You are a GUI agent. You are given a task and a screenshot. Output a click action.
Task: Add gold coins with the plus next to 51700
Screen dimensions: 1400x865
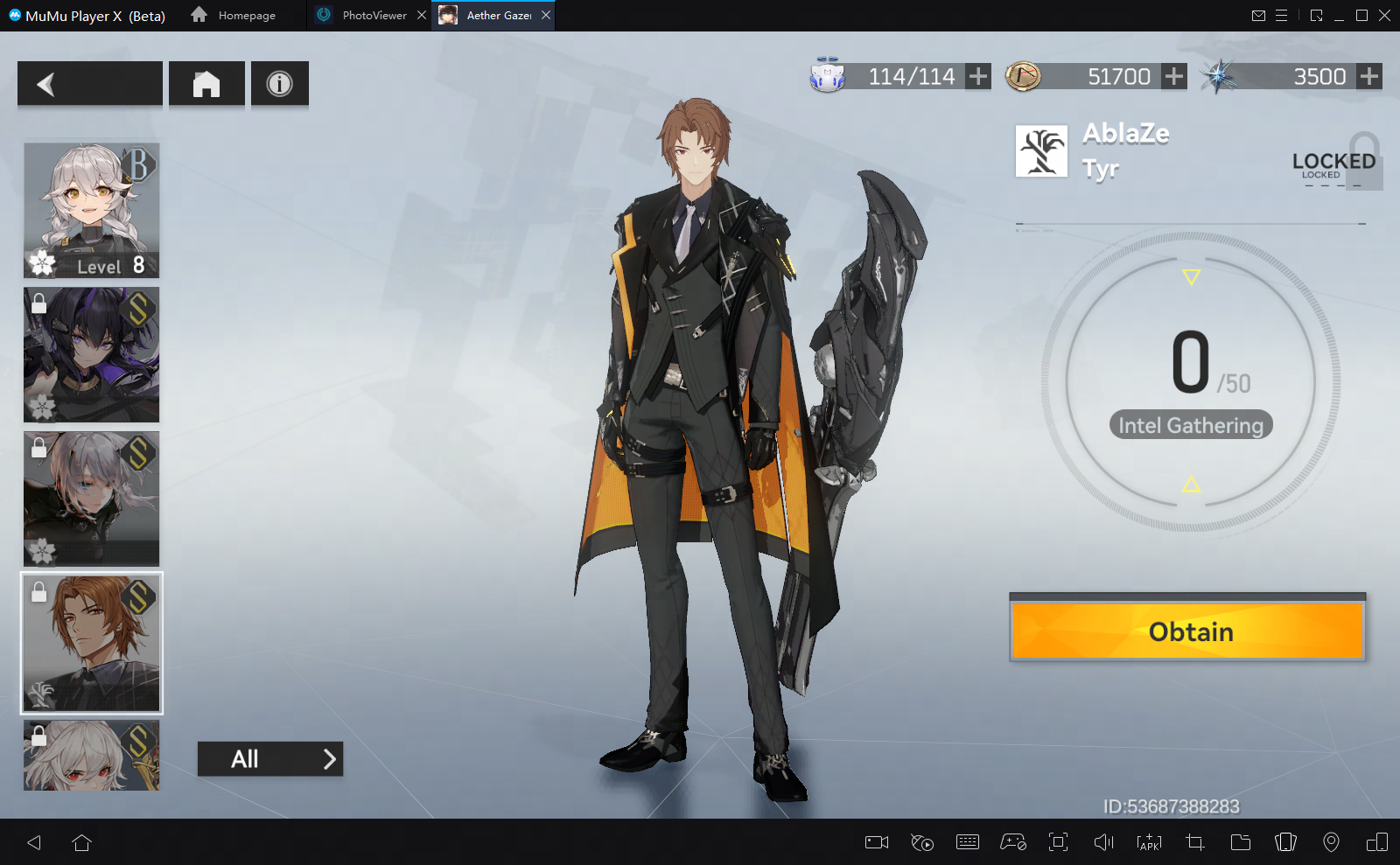point(1174,77)
